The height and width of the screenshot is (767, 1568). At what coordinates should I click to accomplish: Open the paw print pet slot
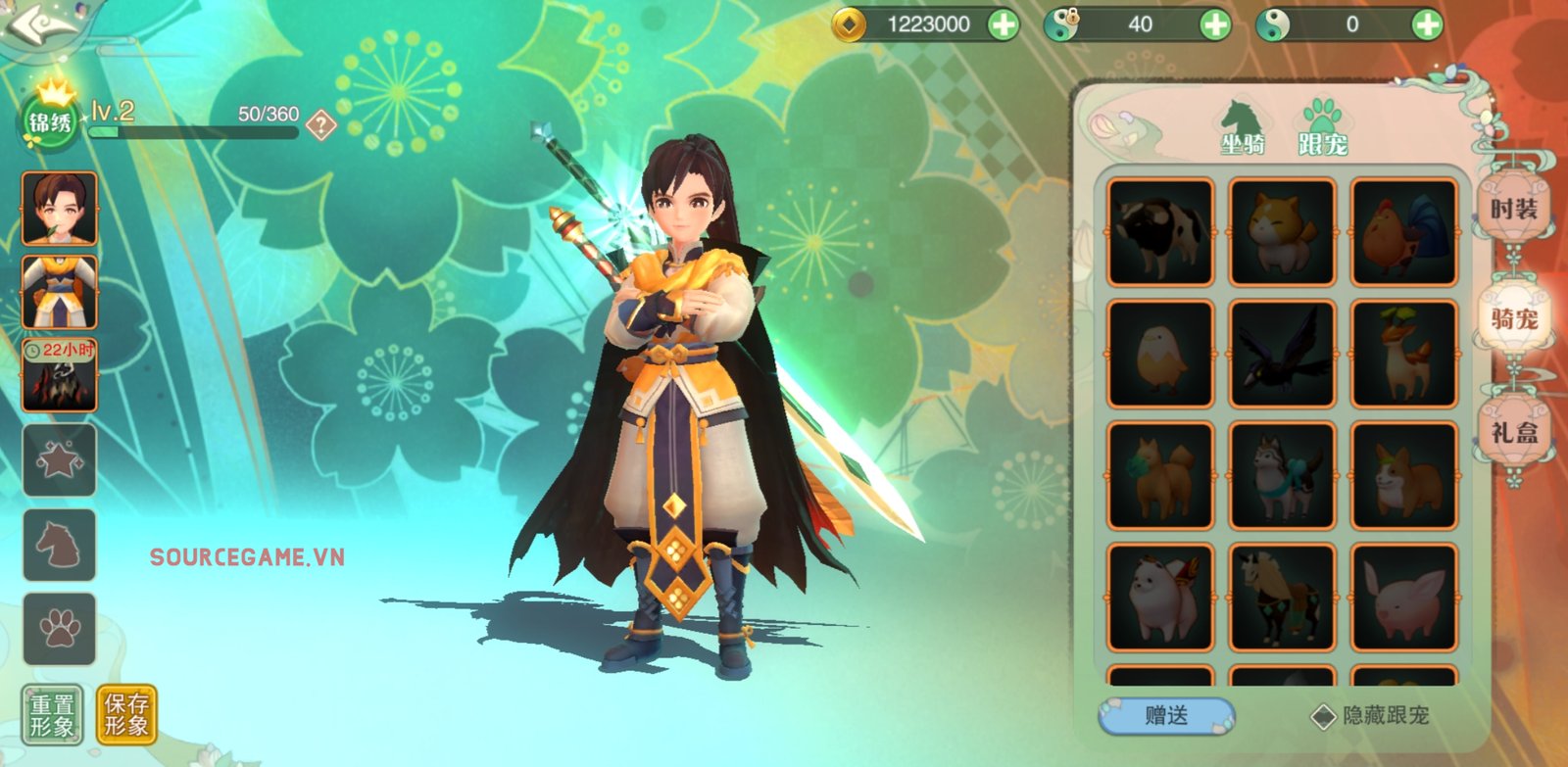(x=60, y=629)
